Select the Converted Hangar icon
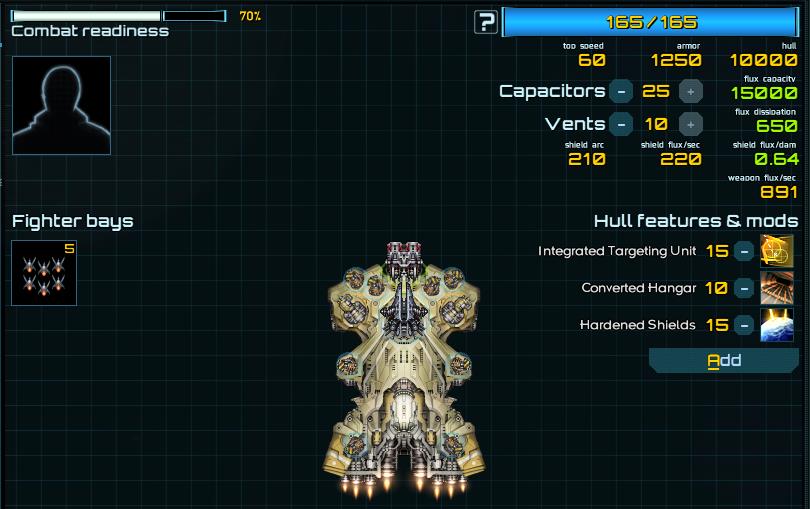The image size is (810, 509). [777, 288]
